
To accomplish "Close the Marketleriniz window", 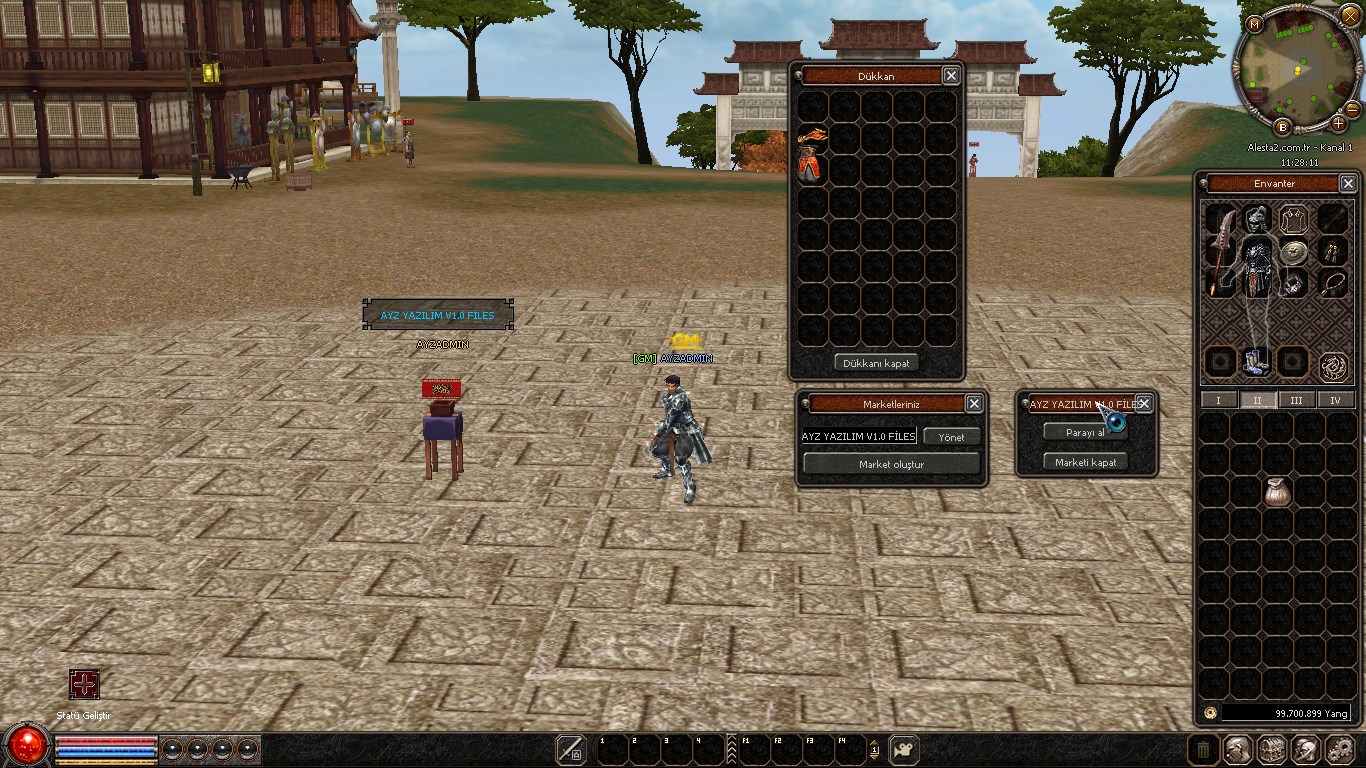I will click(973, 403).
